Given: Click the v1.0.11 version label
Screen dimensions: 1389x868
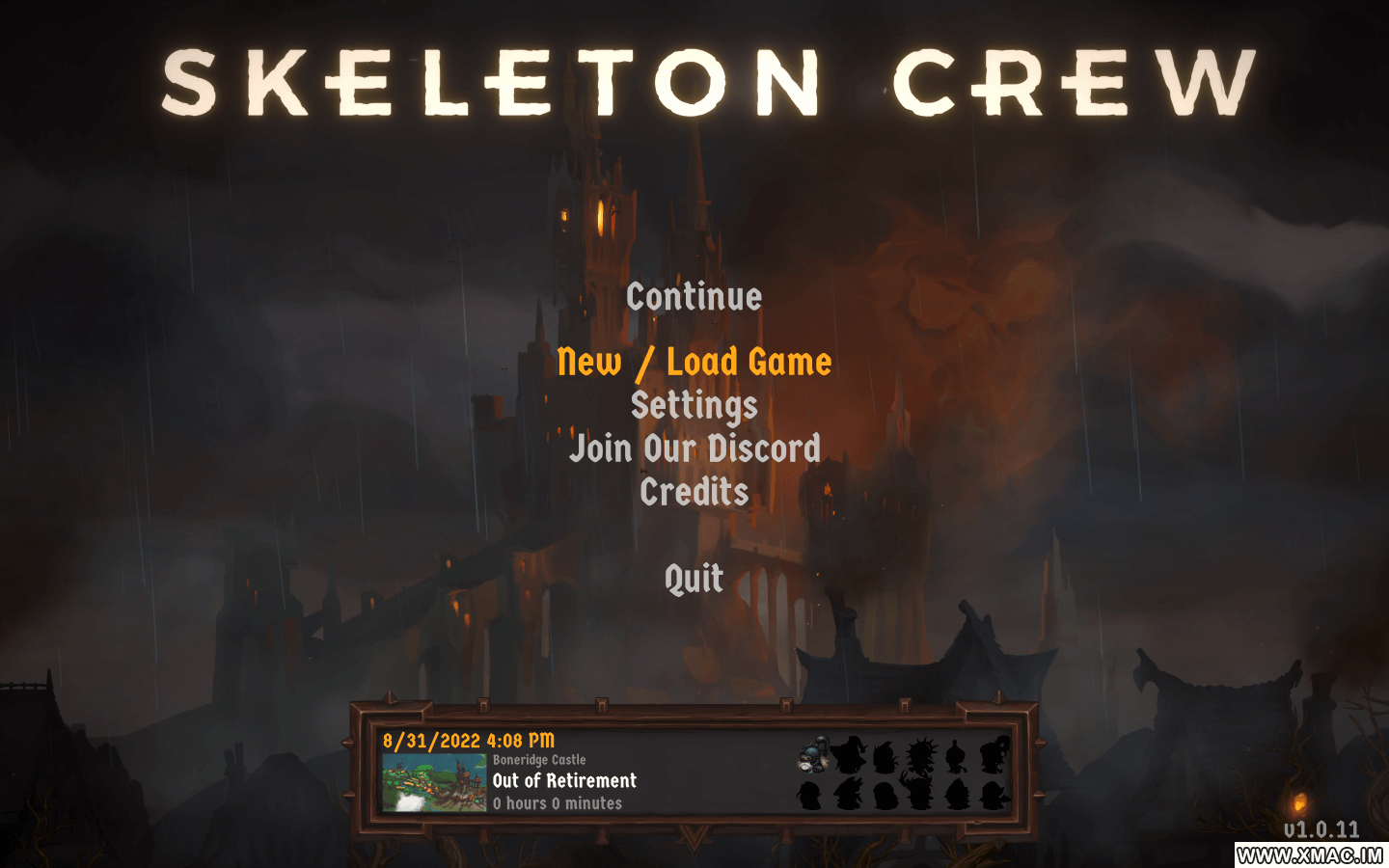Looking at the screenshot, I should pos(1322,828).
